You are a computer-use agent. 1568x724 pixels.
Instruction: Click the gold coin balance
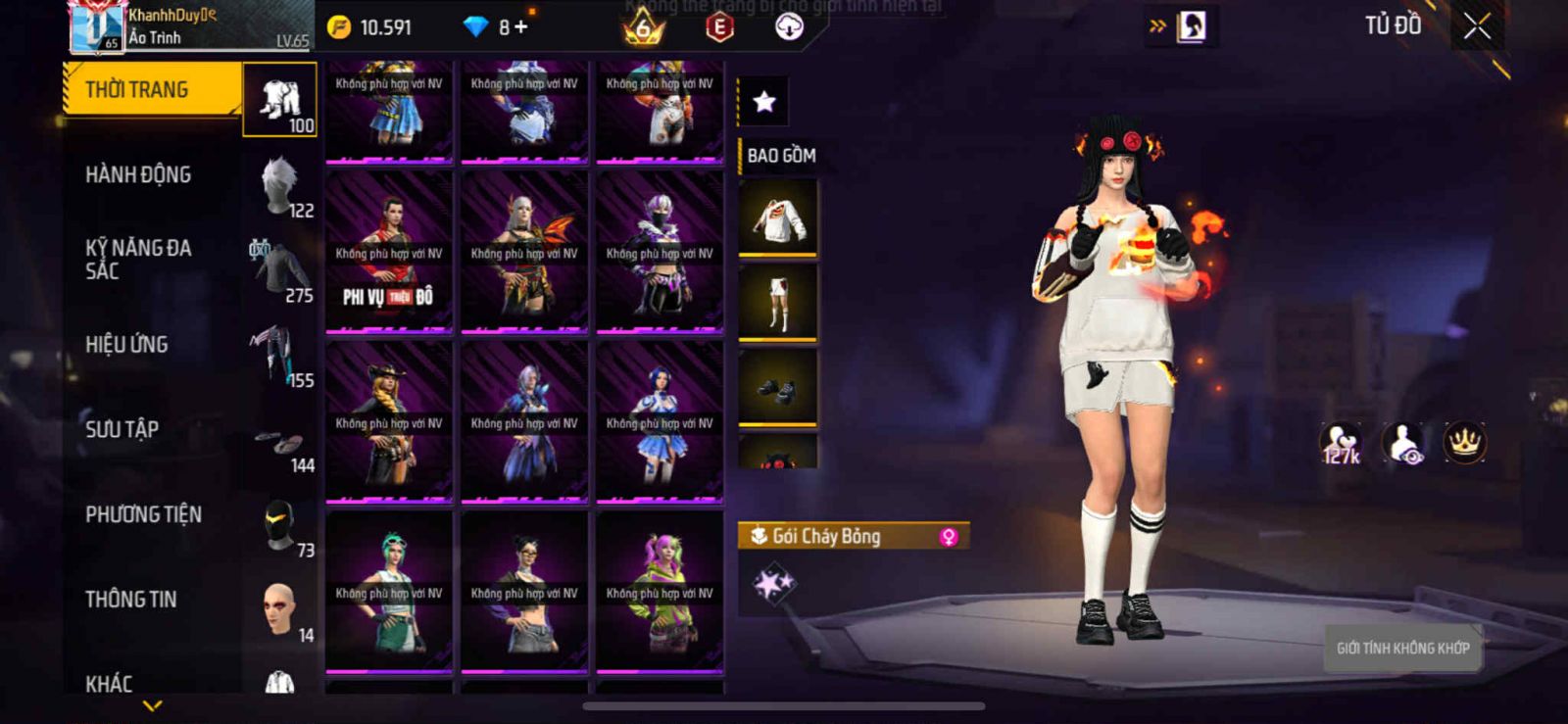(x=370, y=27)
